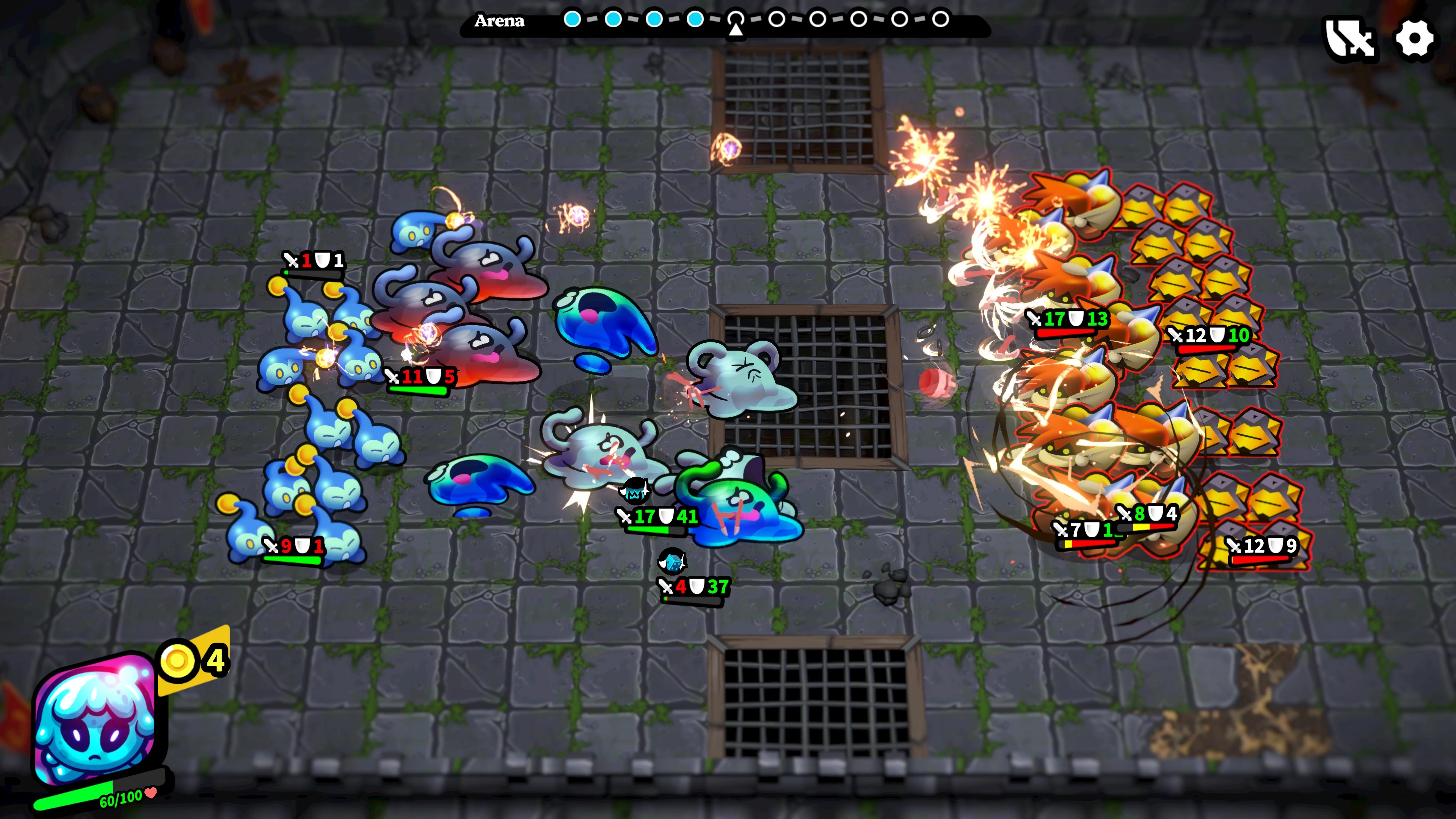This screenshot has height=819, width=1456.
Task: Open the settings gear menu
Action: click(1414, 39)
